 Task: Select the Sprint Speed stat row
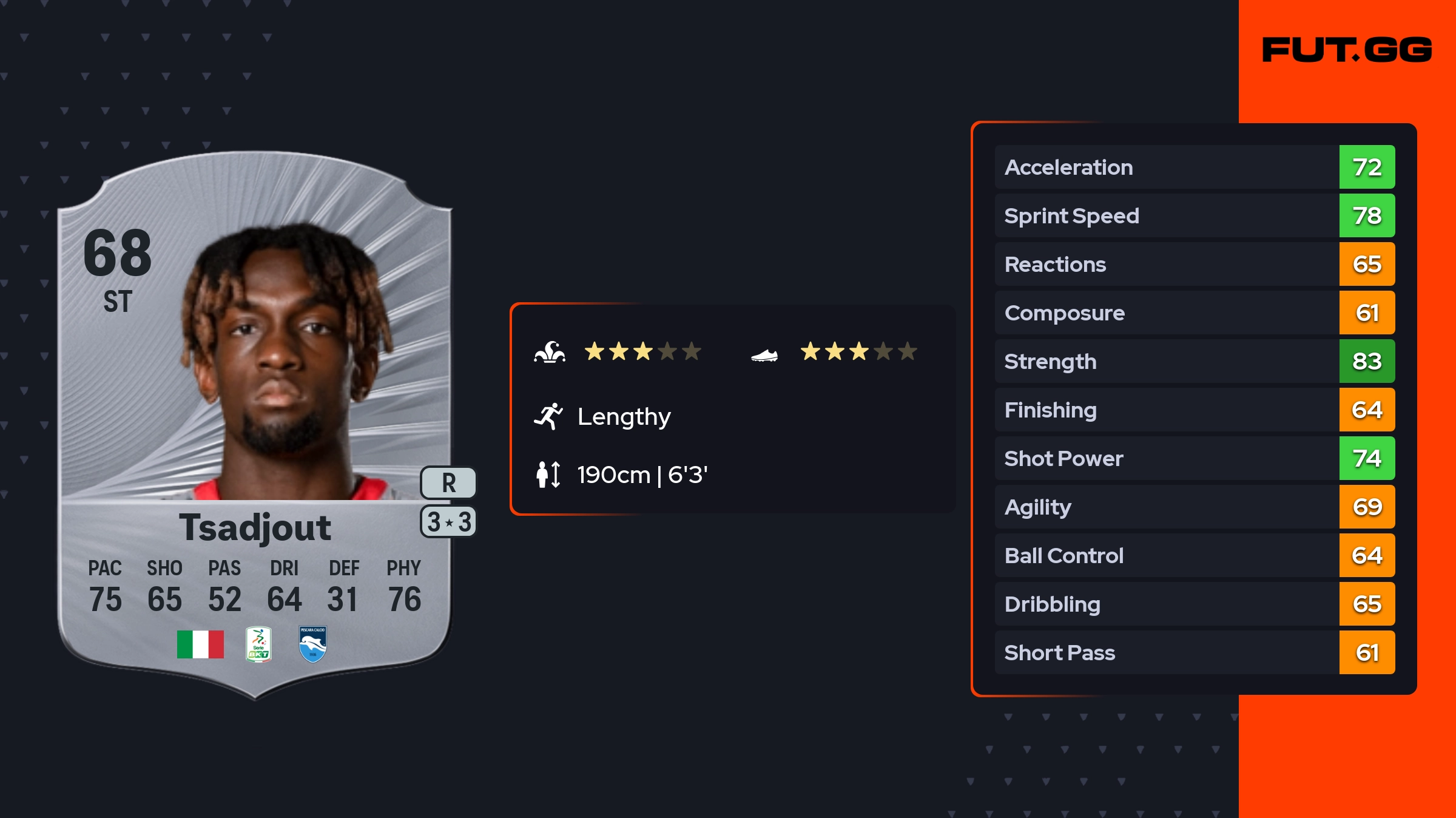[x=1194, y=215]
